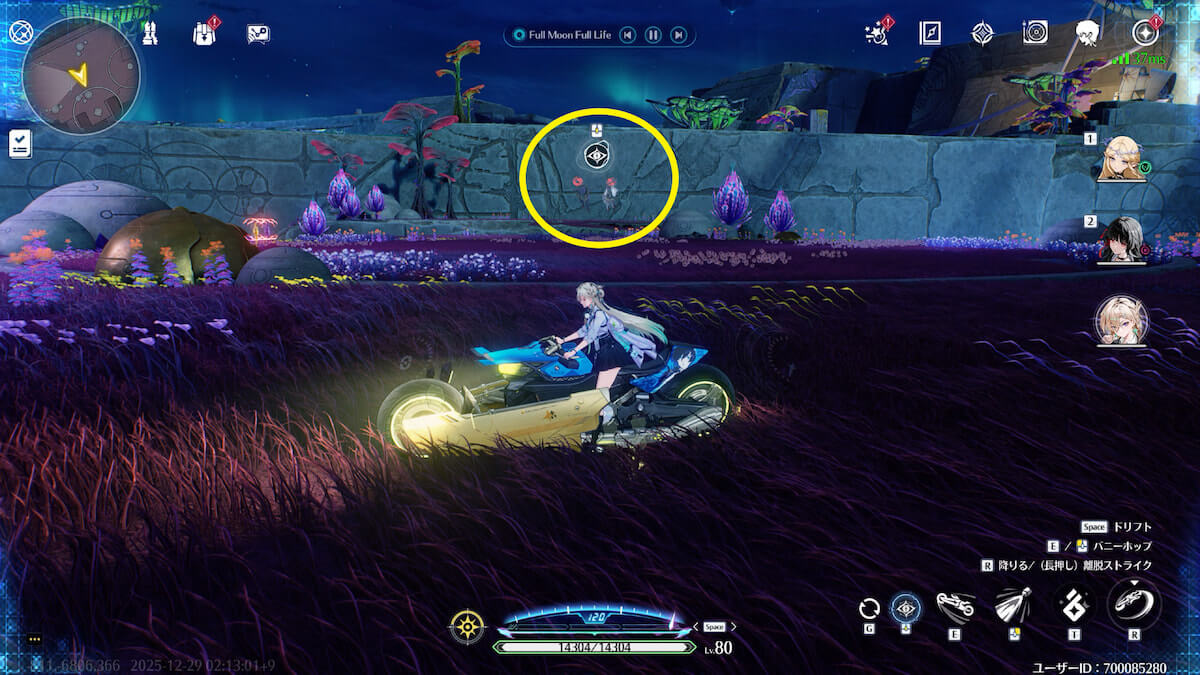Screen dimensions: 1200x675
Task: Switch to the blonde party member in slot 1
Action: click(1121, 159)
